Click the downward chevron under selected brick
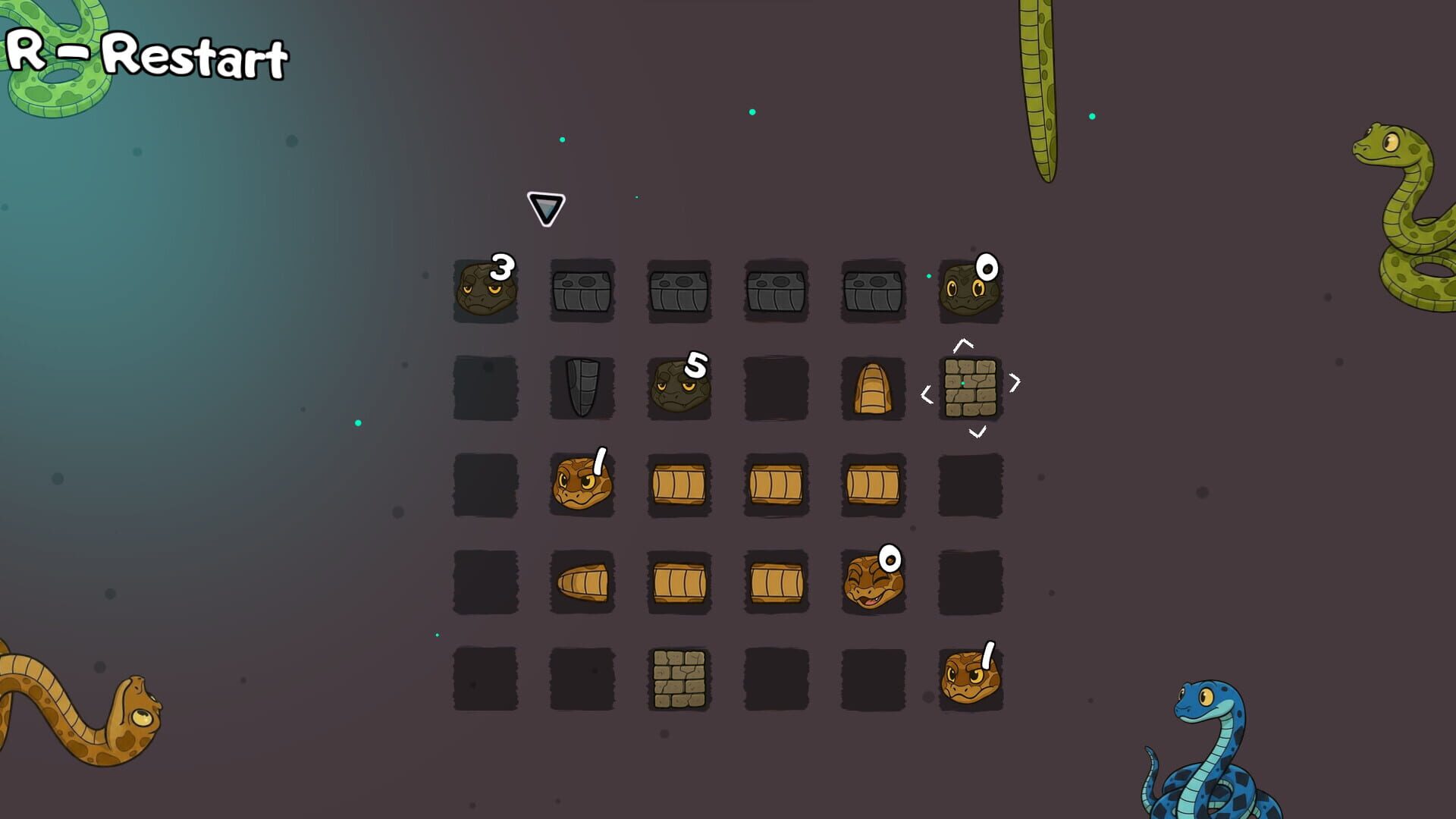 pyautogui.click(x=977, y=432)
